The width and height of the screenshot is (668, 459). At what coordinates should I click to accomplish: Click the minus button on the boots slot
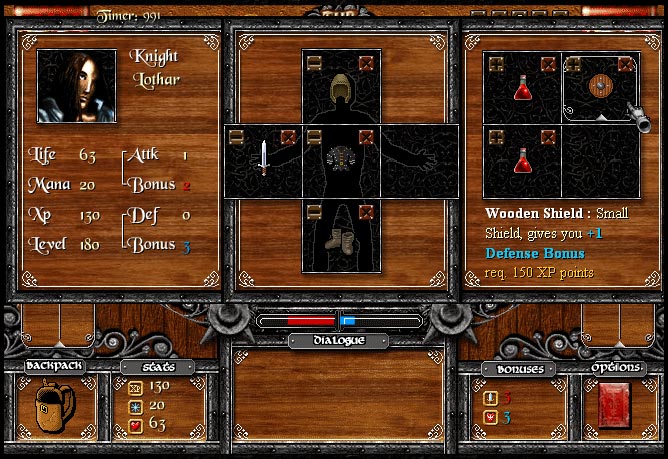click(315, 210)
